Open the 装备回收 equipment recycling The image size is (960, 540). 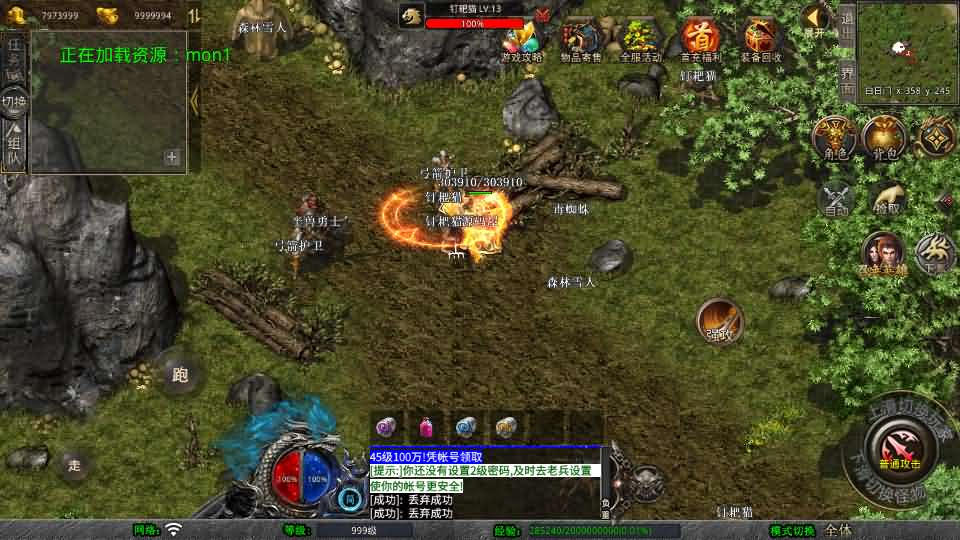(762, 42)
